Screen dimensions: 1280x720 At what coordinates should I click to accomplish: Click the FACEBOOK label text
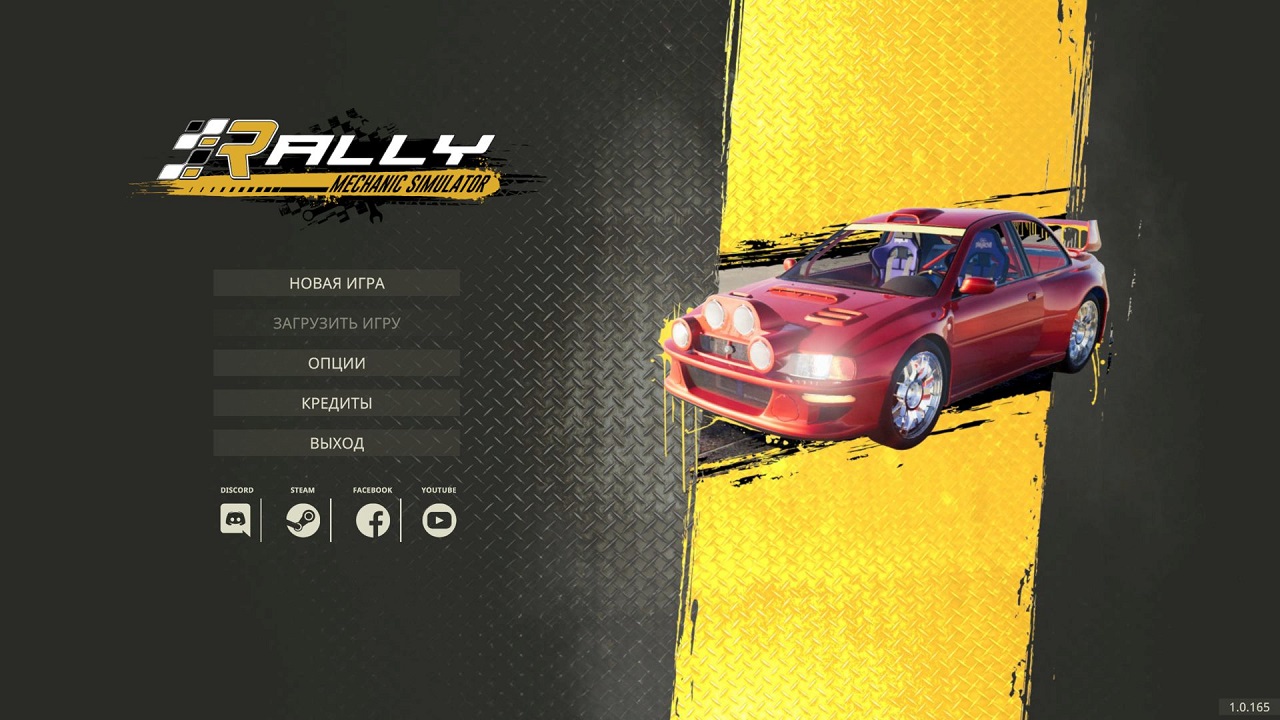371,490
